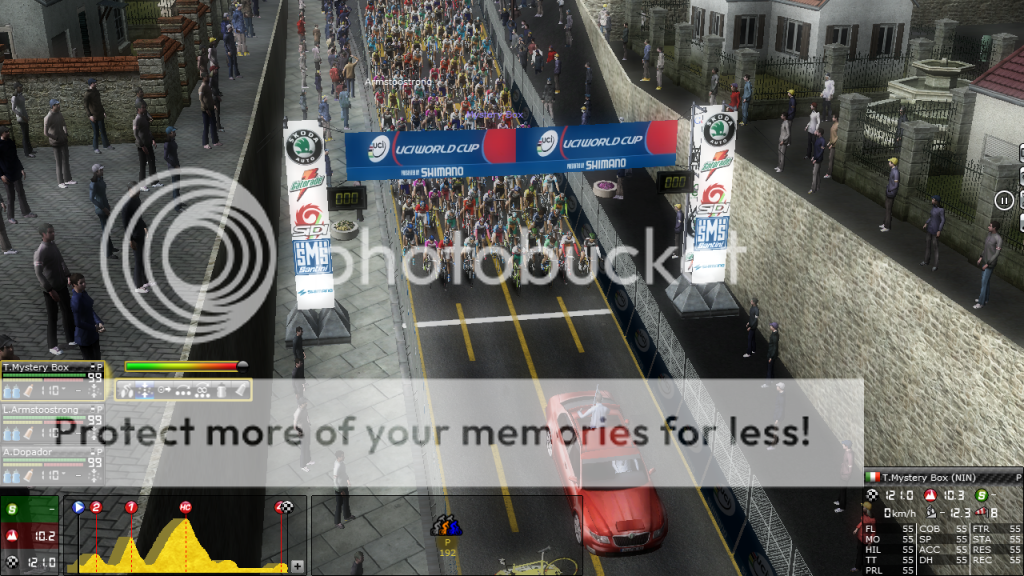
Task: Select the category 1 climb marker
Action: [131, 507]
